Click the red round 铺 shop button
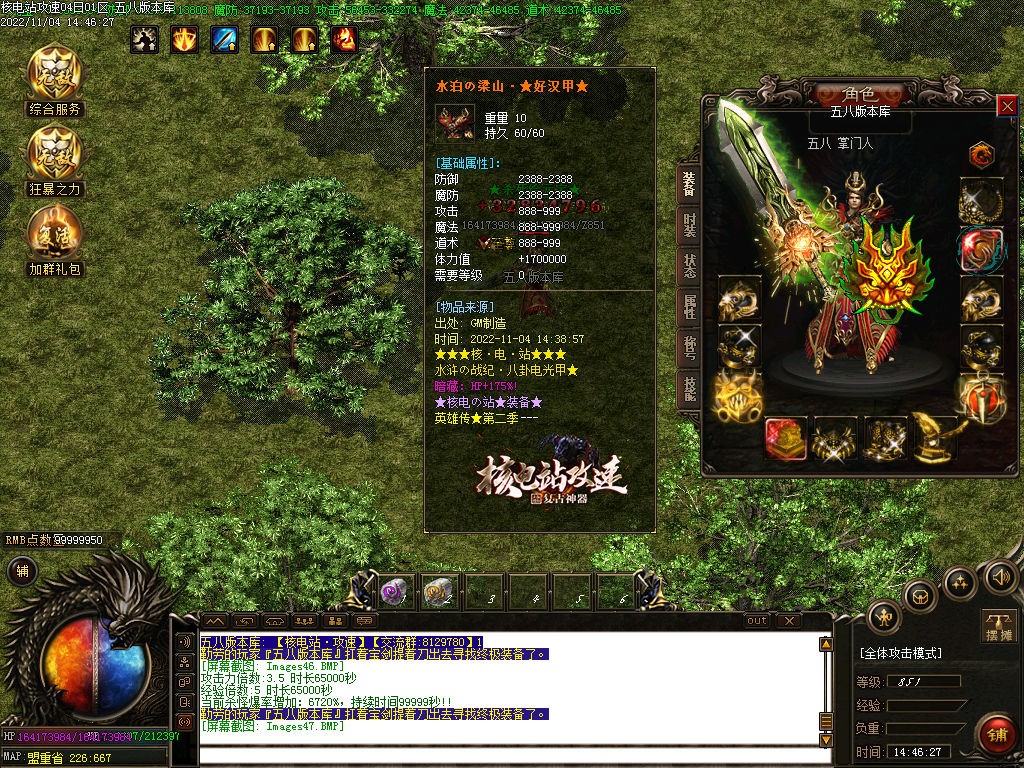The width and height of the screenshot is (1024, 768). (995, 734)
